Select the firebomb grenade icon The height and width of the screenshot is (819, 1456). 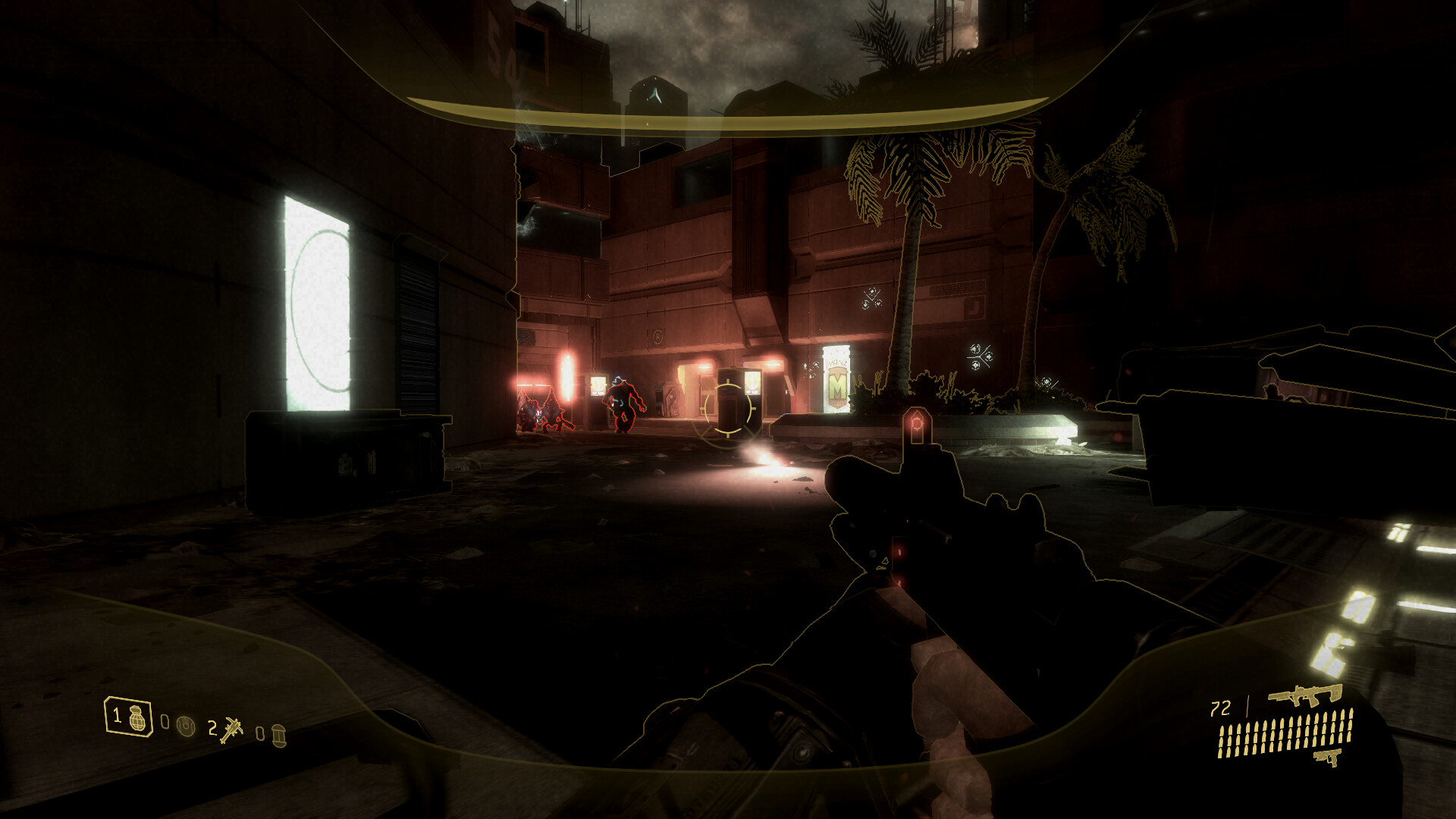point(278,735)
